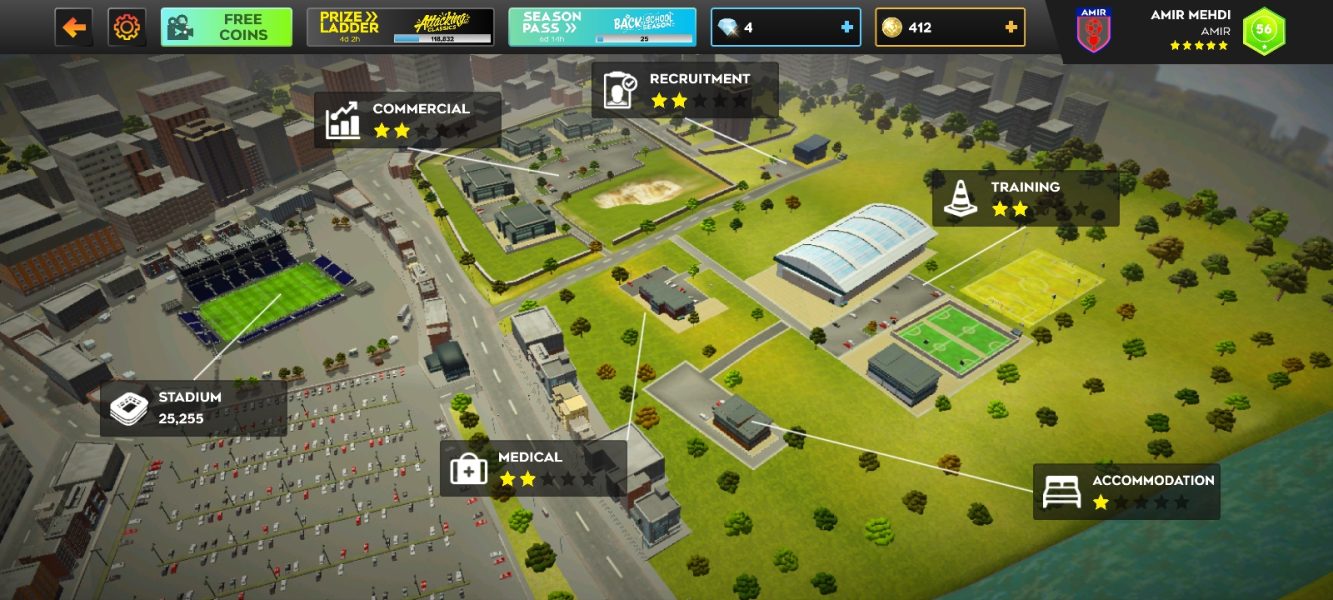
Task: Open the Prize Ladder event banner
Action: pos(400,27)
